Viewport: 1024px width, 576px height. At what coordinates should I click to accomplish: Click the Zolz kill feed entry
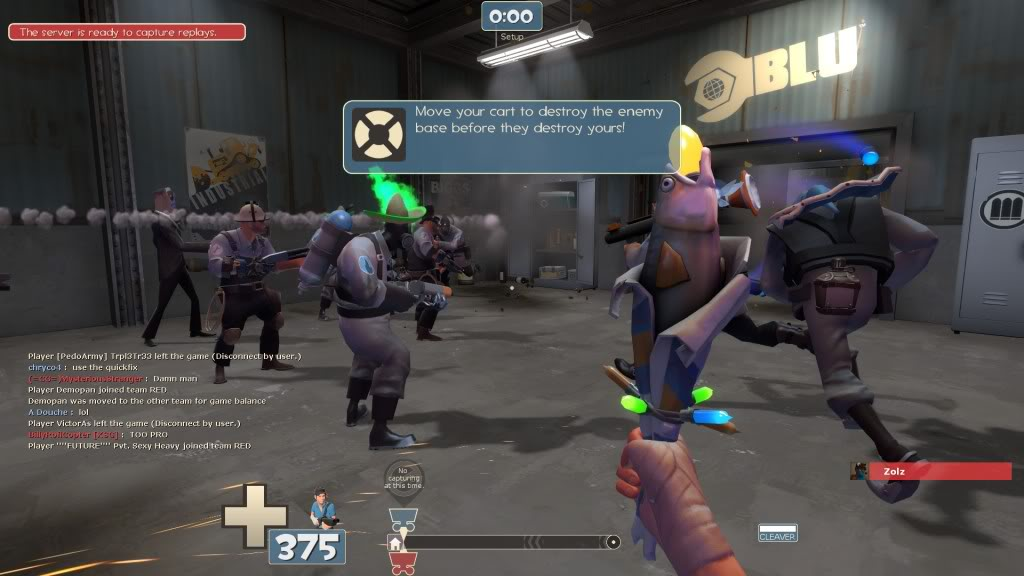(x=931, y=470)
